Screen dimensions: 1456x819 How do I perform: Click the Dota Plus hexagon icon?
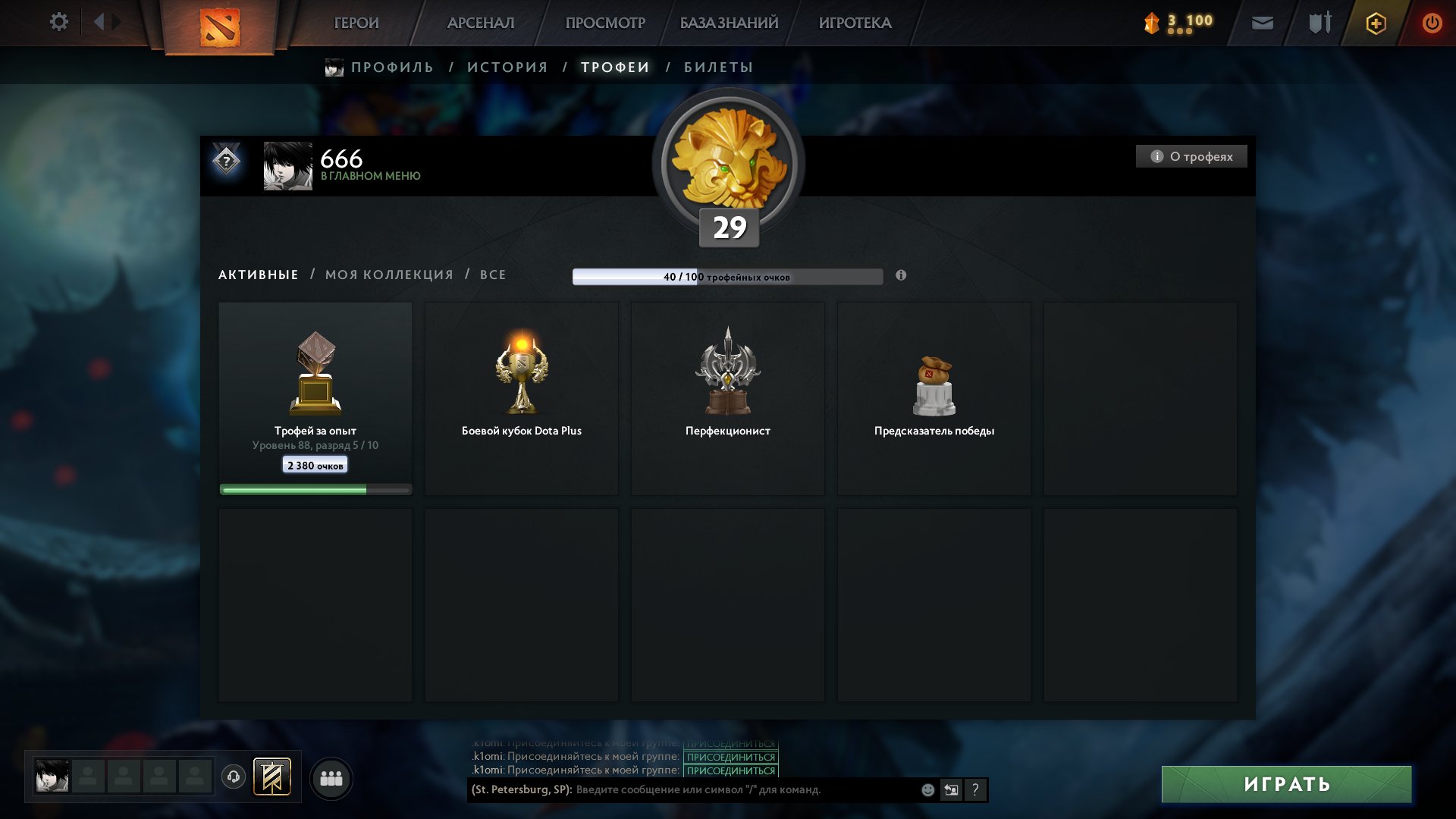click(x=1376, y=23)
